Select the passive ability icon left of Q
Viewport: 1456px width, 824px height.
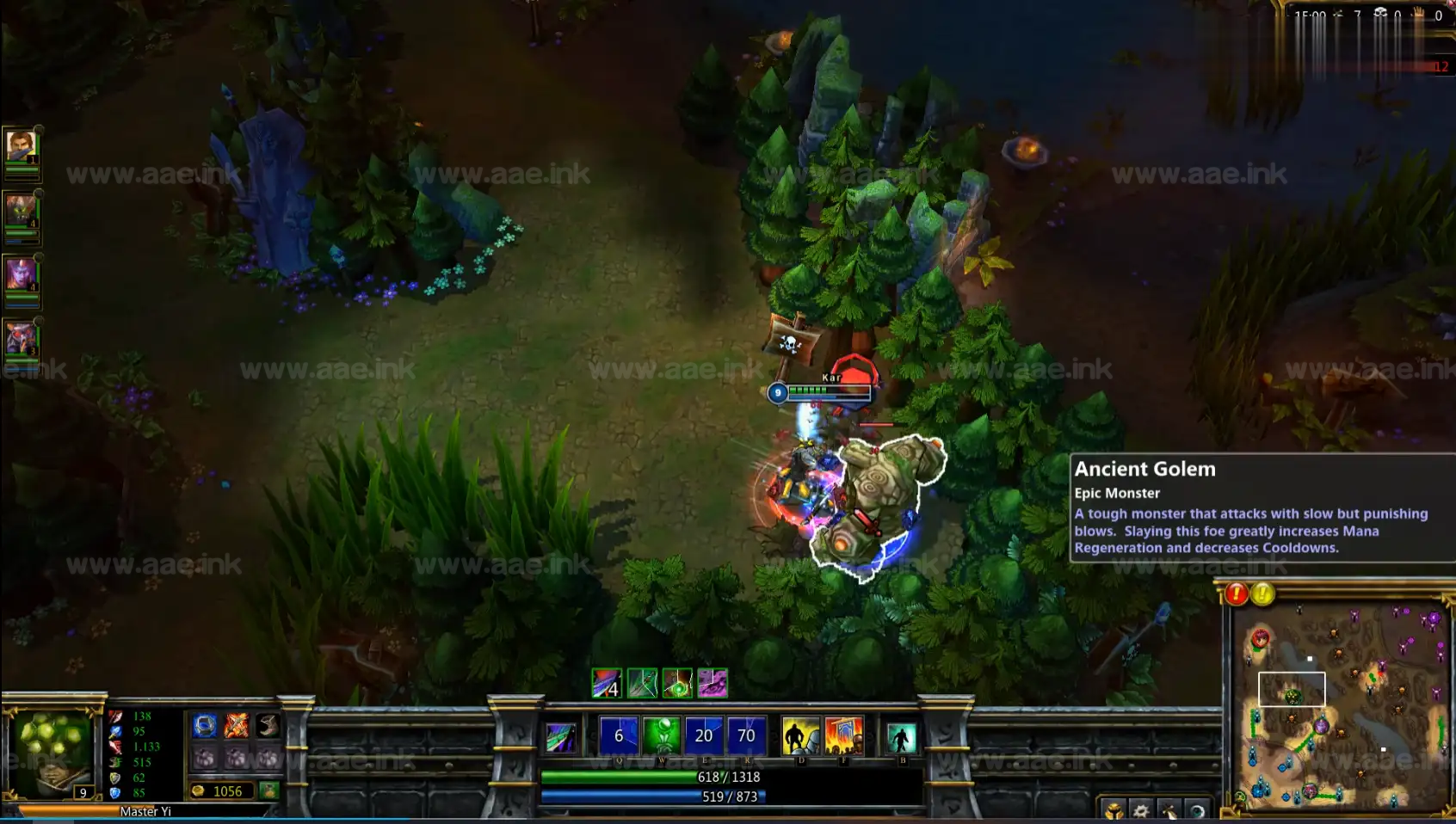[x=561, y=737]
